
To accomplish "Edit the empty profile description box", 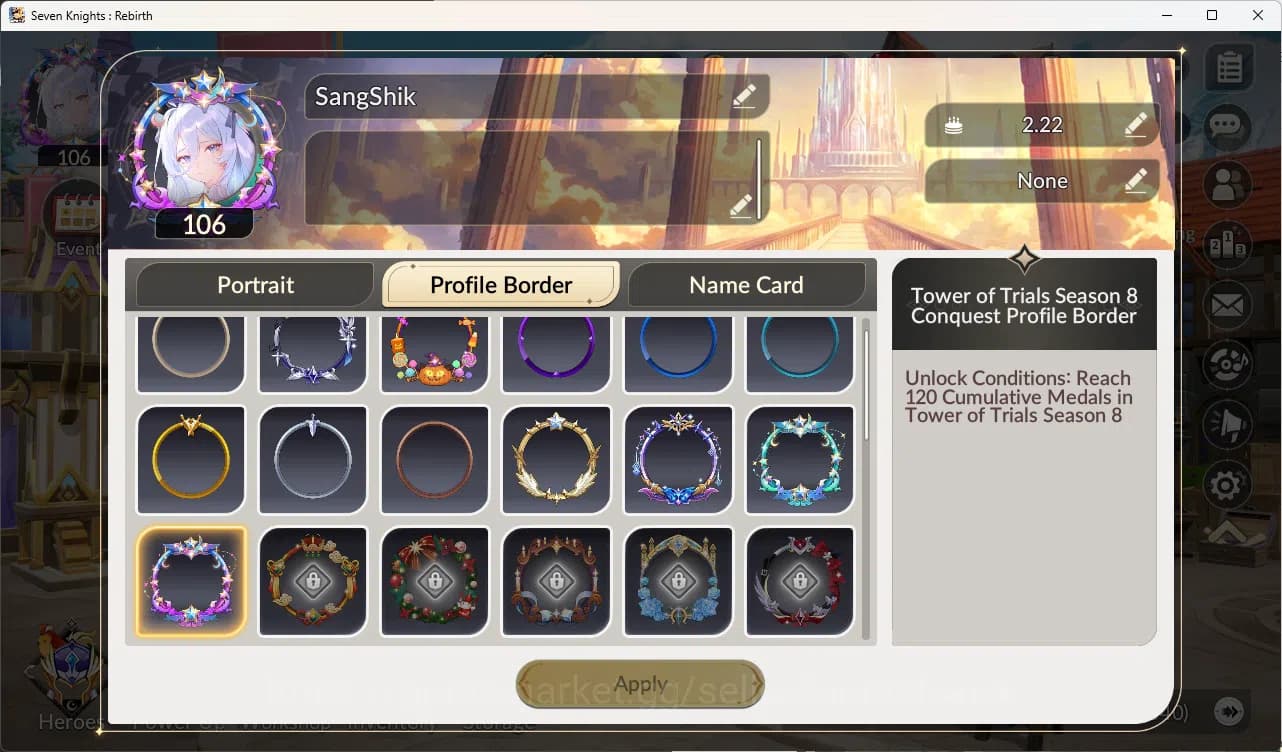I will (x=740, y=205).
